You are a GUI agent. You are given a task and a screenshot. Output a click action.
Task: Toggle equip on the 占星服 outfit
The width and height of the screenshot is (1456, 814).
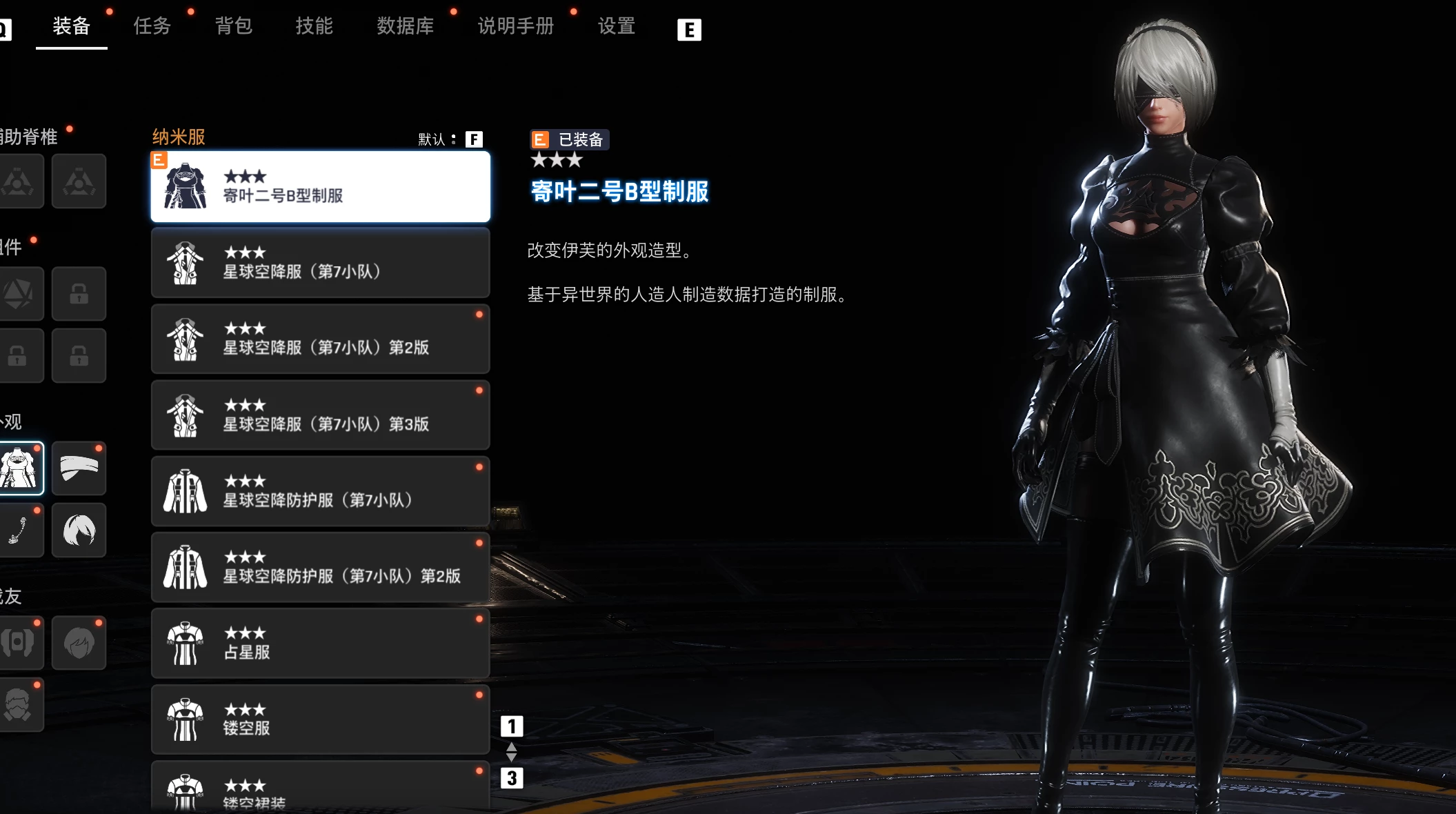(x=319, y=642)
